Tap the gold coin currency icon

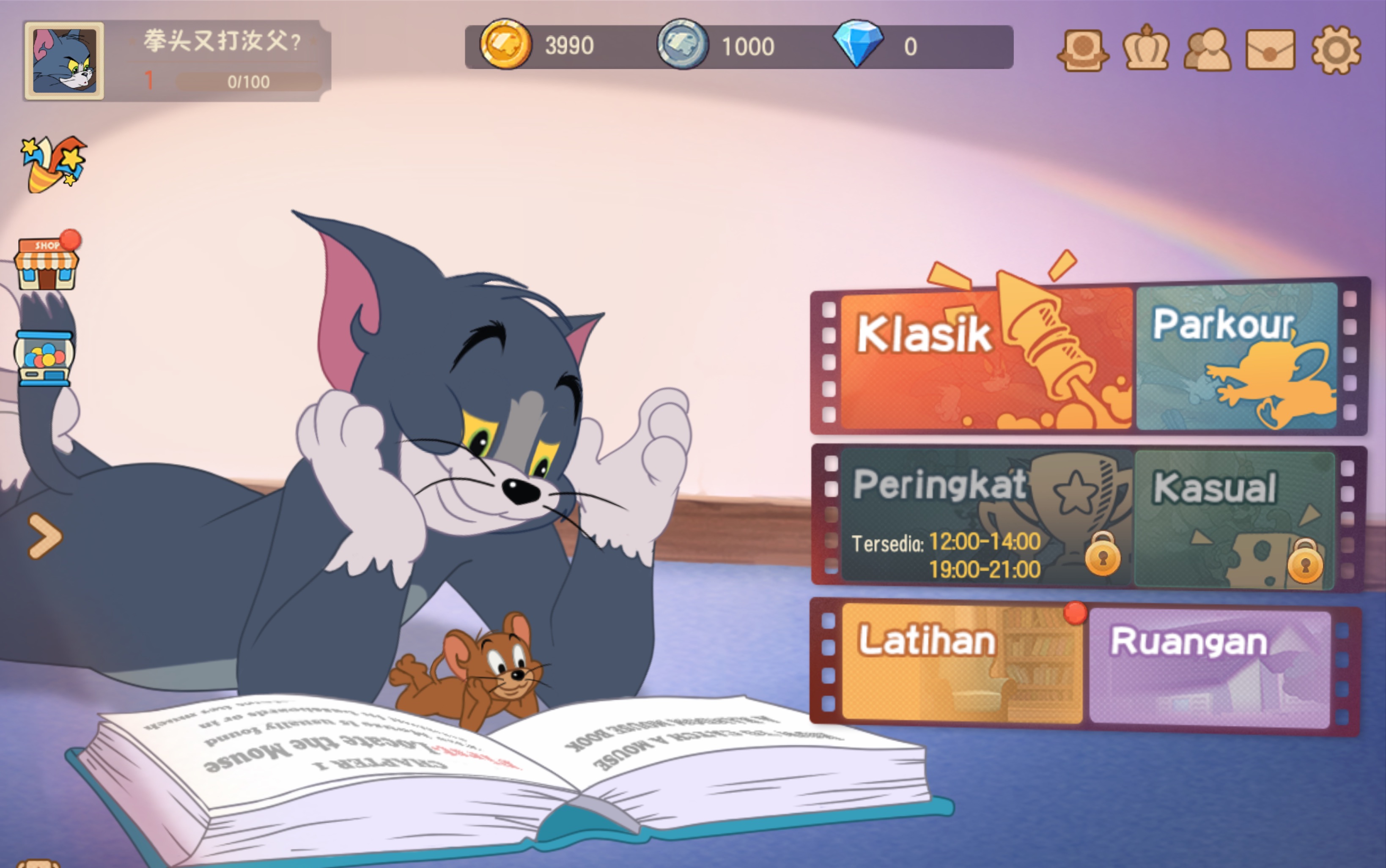[505, 44]
